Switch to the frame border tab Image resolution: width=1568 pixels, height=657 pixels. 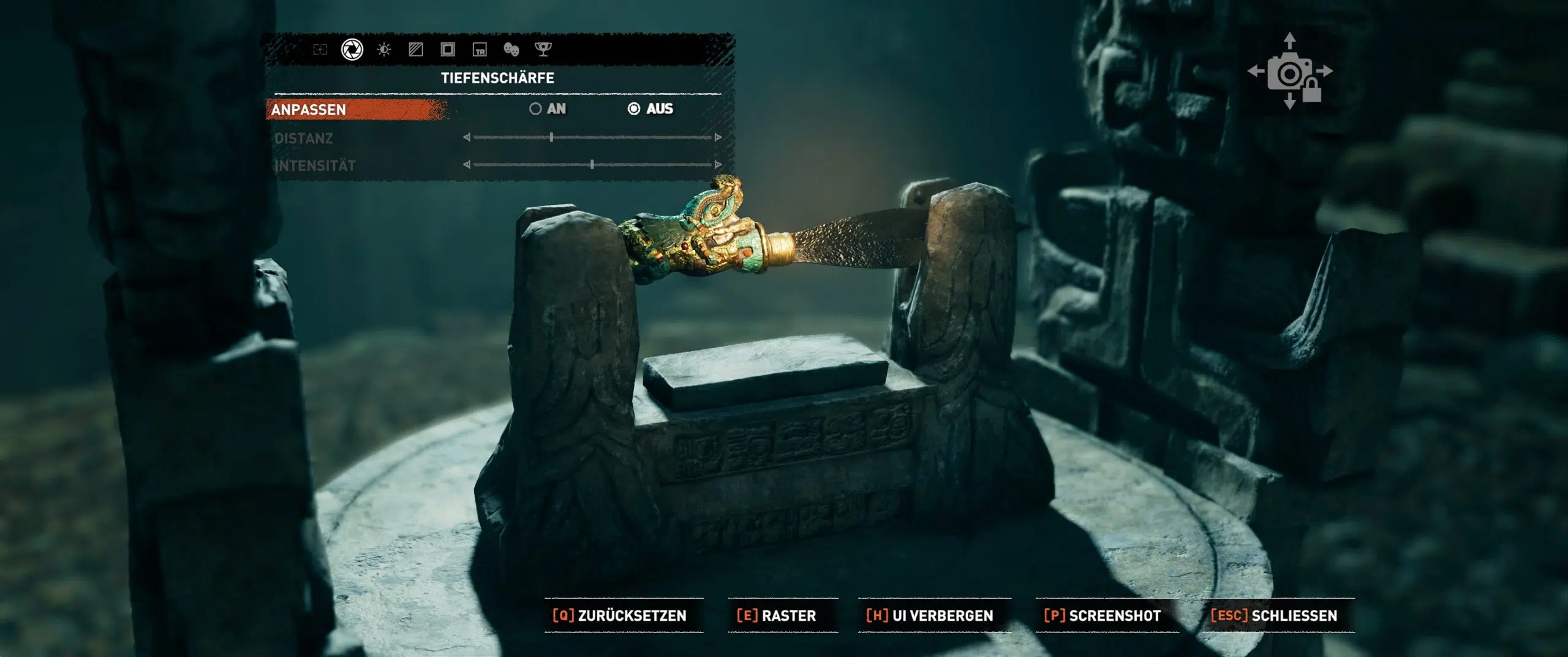pos(448,50)
